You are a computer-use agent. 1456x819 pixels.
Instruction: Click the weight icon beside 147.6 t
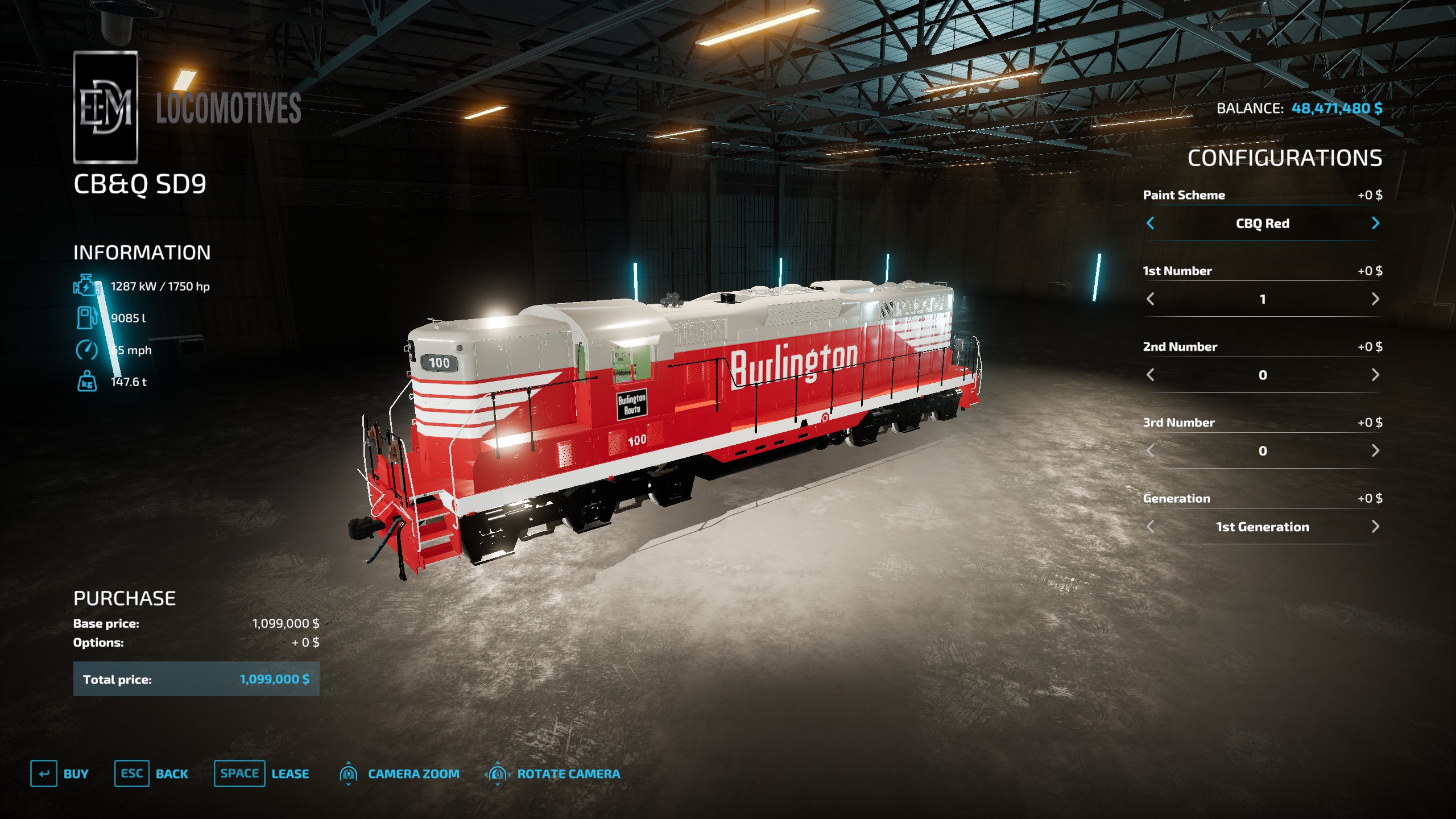[x=86, y=382]
